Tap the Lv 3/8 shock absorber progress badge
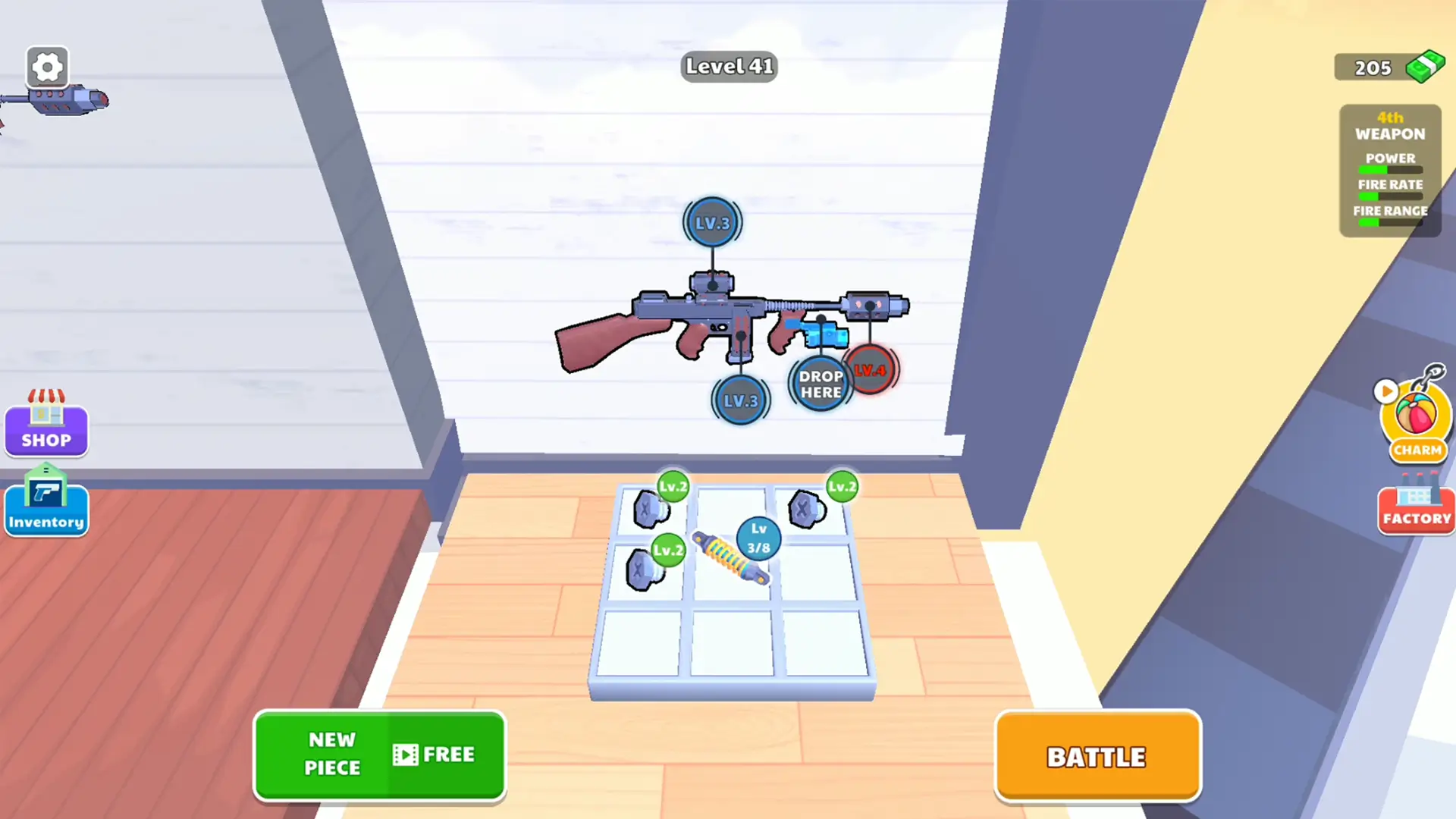This screenshot has height=819, width=1456. point(758,538)
